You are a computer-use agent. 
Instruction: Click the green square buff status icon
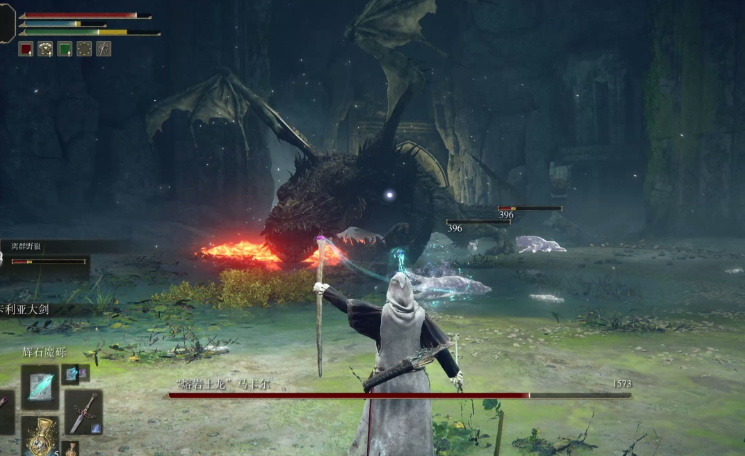(x=64, y=48)
